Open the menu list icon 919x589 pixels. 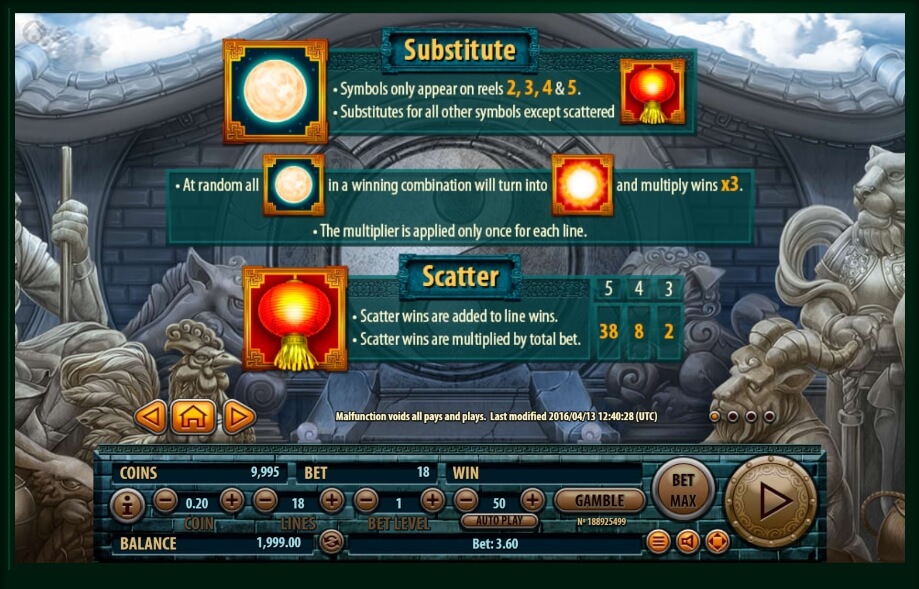[658, 542]
